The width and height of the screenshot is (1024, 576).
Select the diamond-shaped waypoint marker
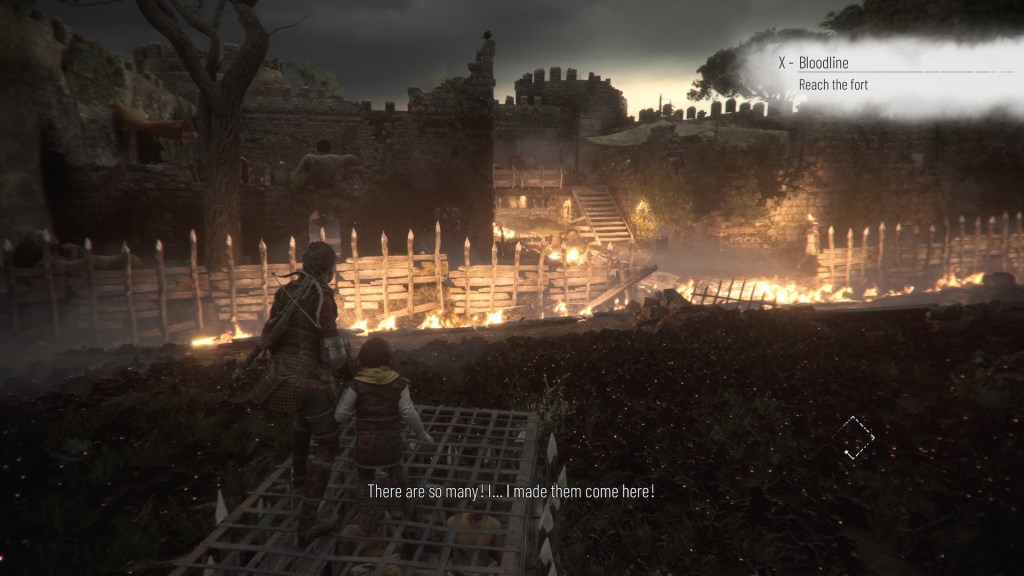pos(853,437)
